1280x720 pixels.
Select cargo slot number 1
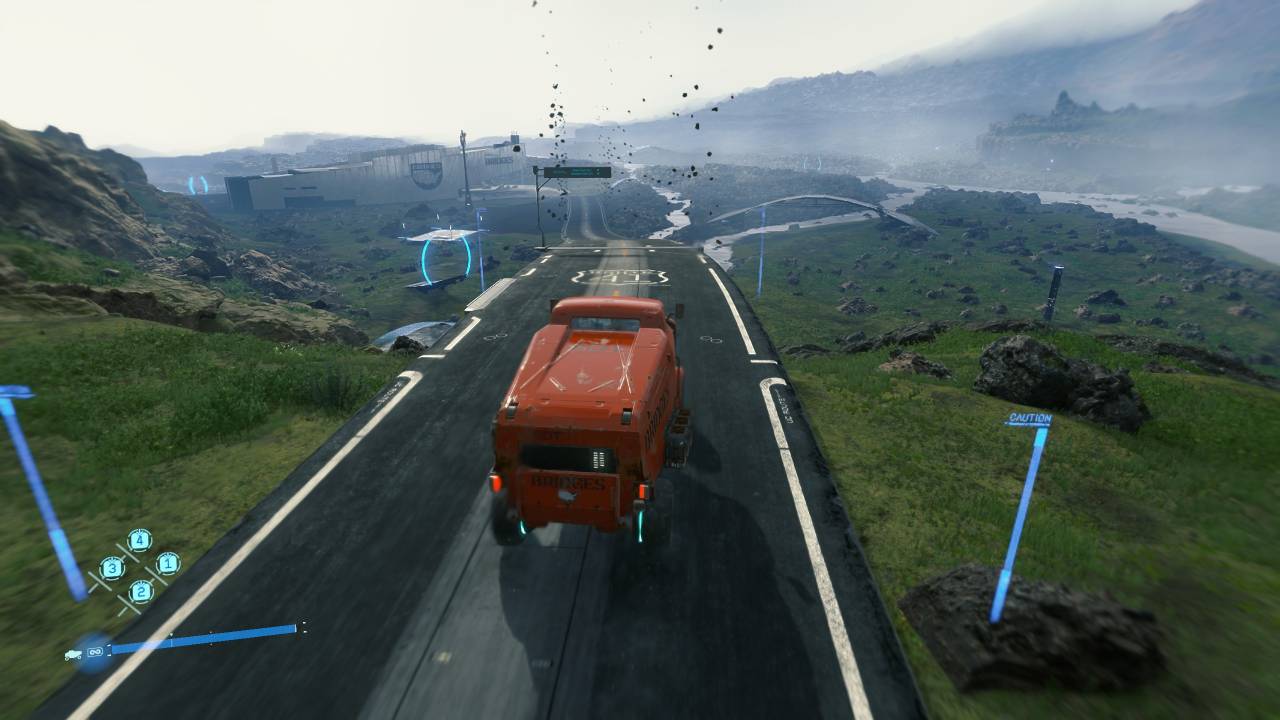point(167,563)
